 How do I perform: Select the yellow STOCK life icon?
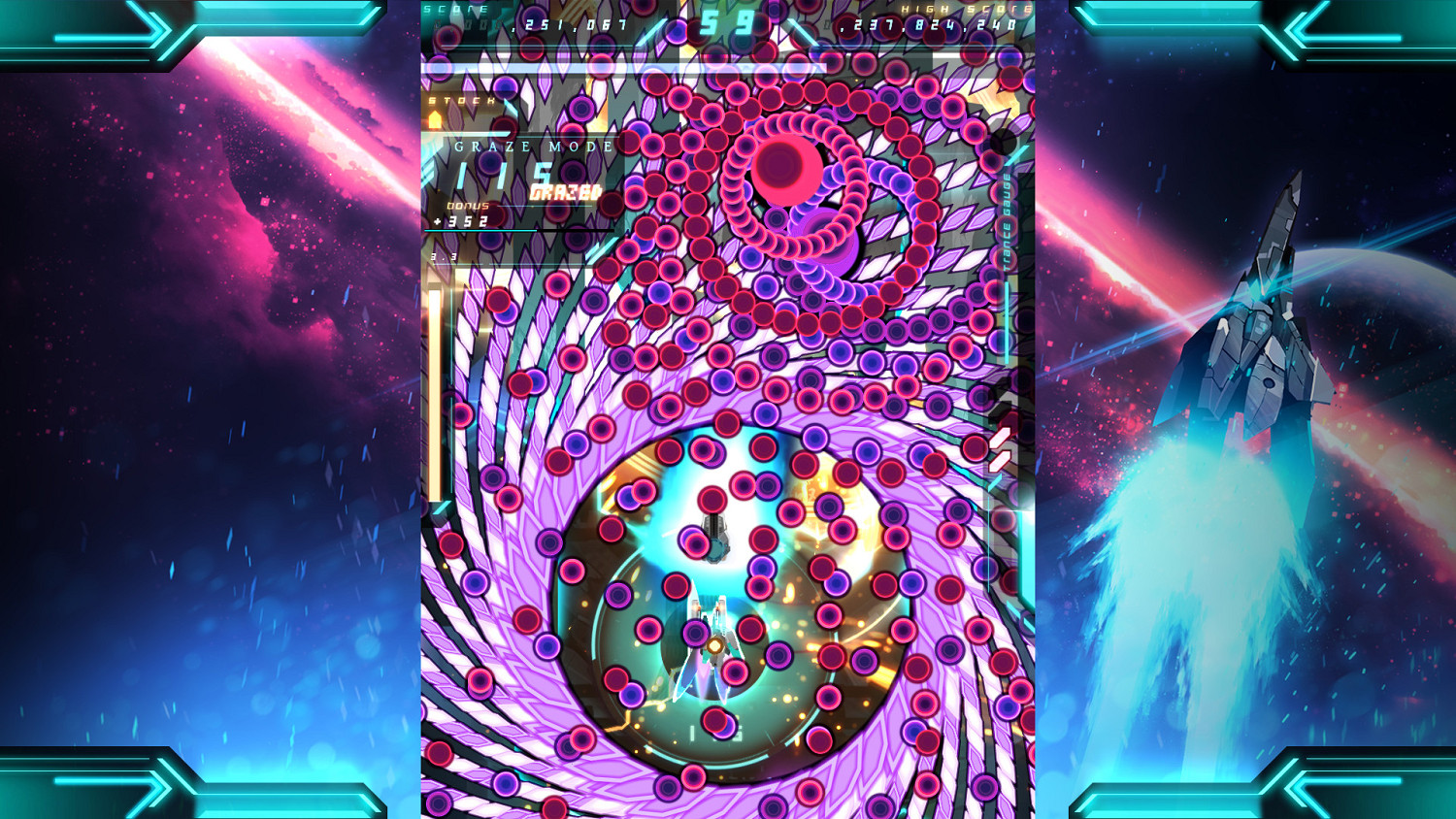point(435,119)
